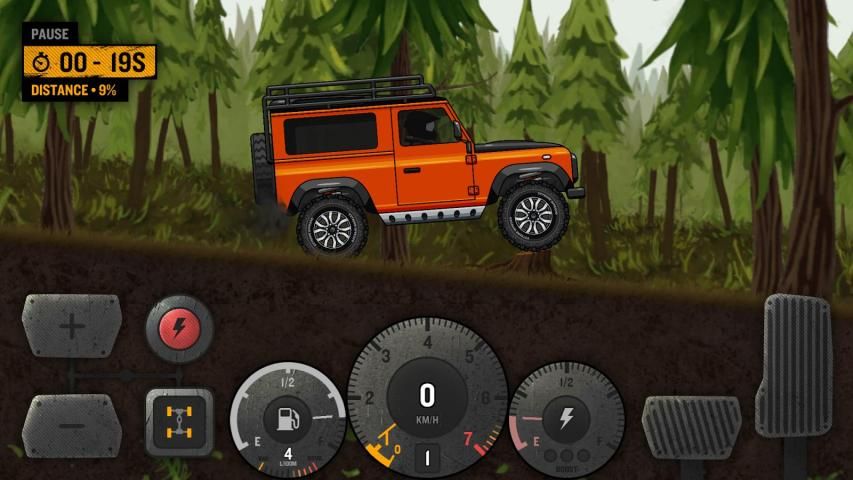853x480 pixels.
Task: Activate the red lightning boost button
Action: point(180,327)
